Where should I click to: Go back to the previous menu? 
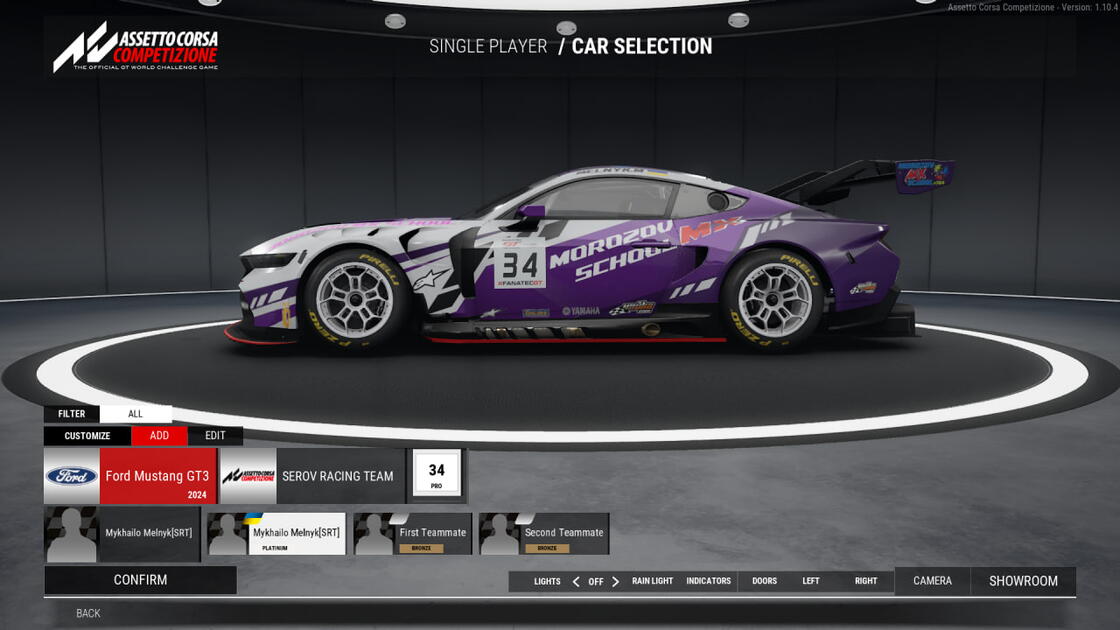tap(88, 613)
